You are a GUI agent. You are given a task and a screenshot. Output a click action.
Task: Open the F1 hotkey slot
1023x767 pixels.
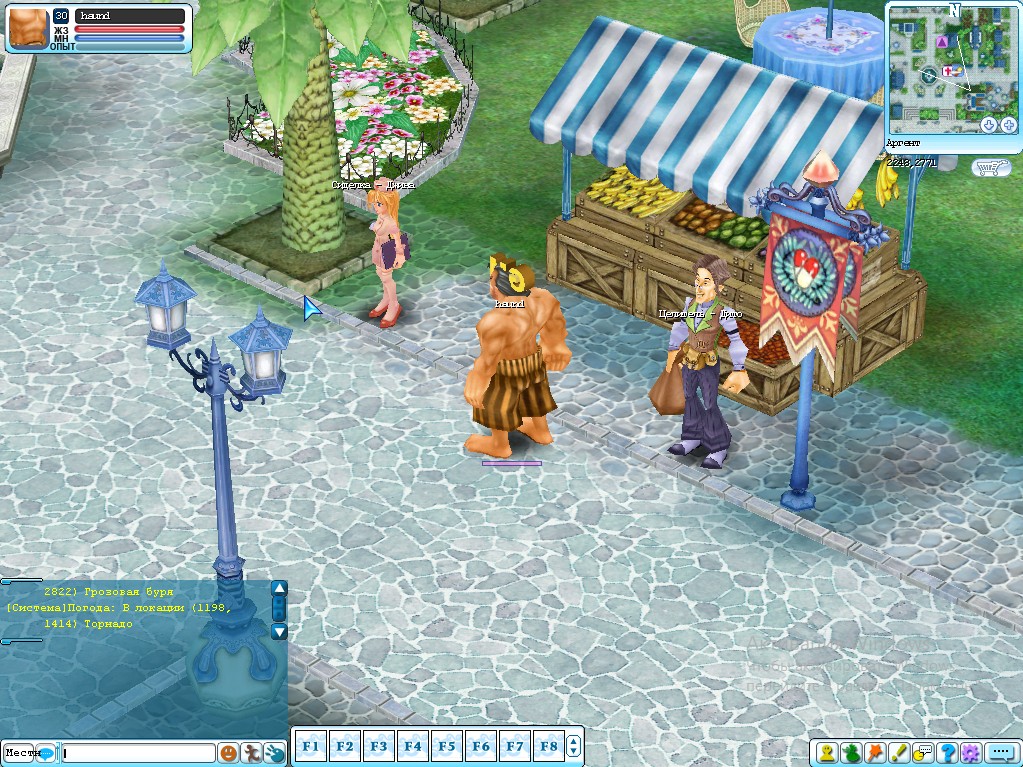[x=310, y=746]
